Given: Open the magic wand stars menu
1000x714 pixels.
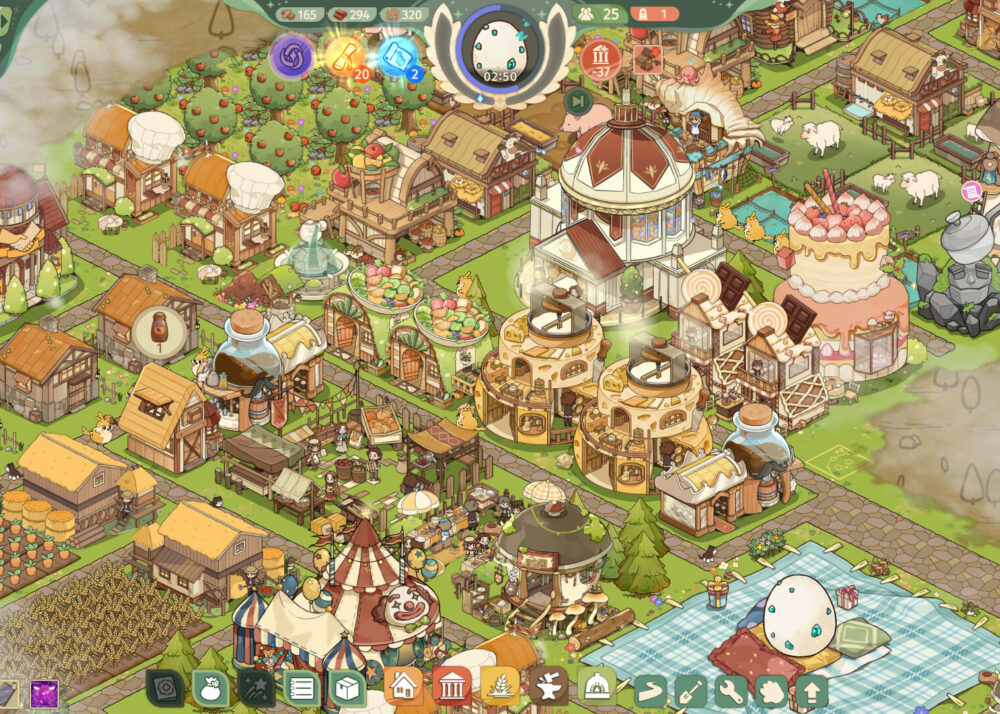Looking at the screenshot, I should pyautogui.click(x=256, y=688).
